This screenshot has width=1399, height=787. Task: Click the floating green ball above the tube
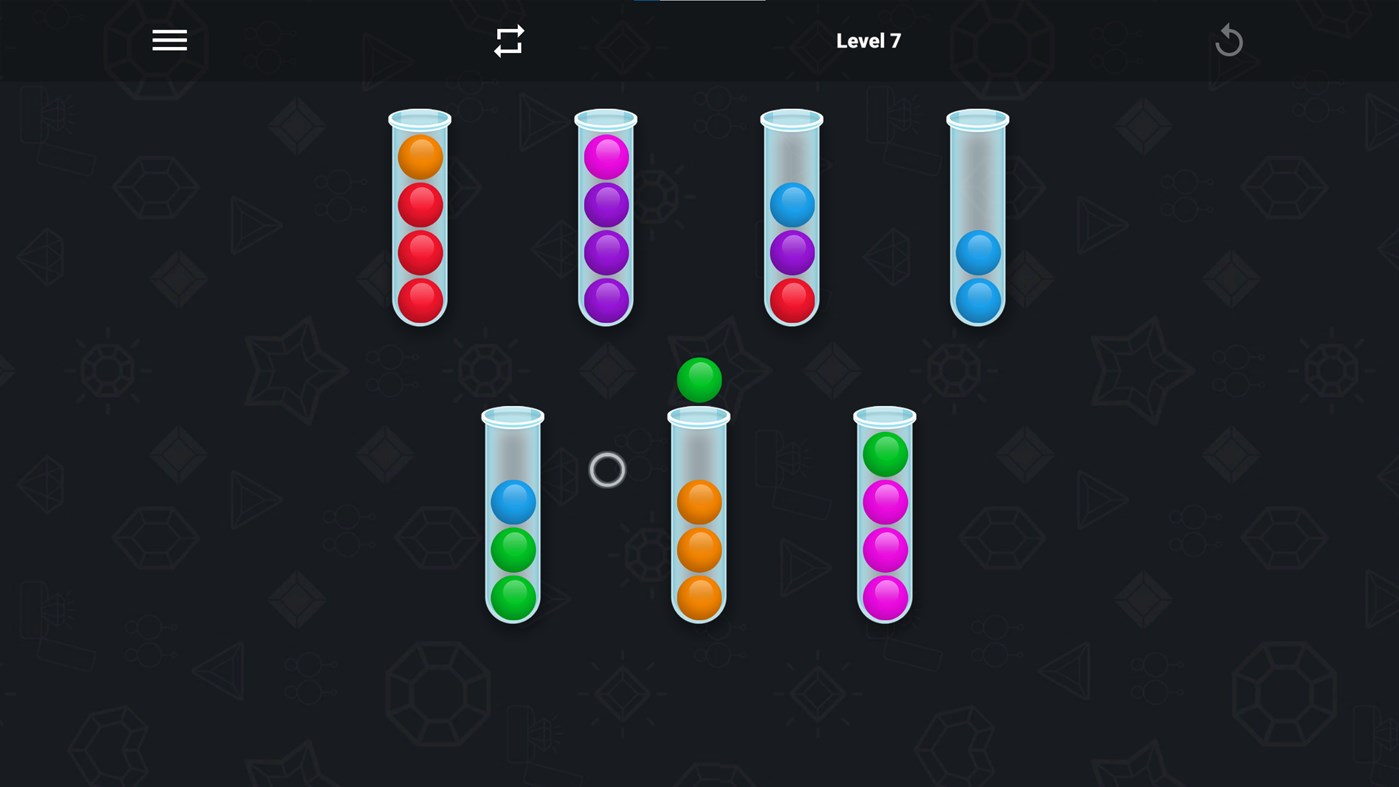point(698,380)
